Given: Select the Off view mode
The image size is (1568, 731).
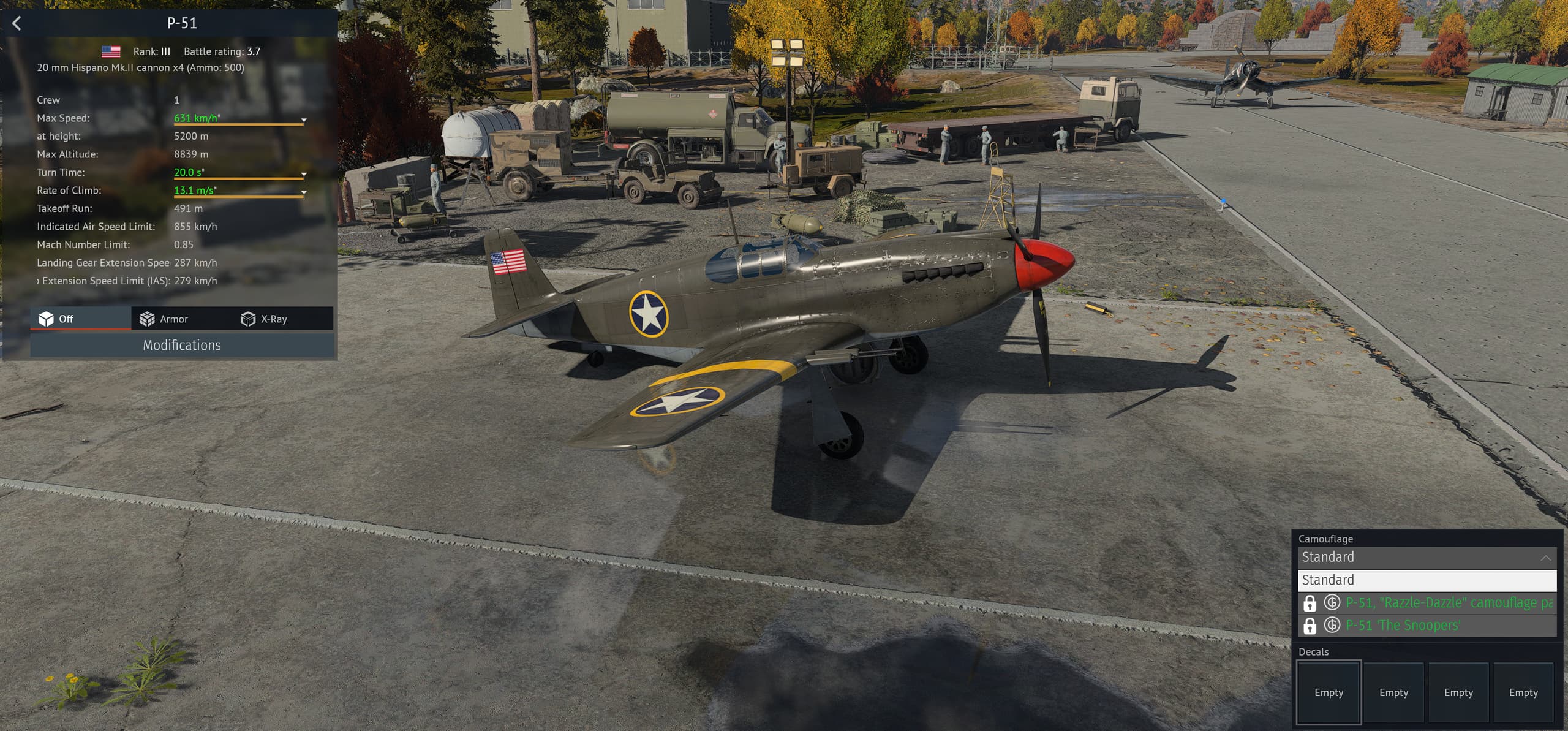Looking at the screenshot, I should click(x=57, y=319).
